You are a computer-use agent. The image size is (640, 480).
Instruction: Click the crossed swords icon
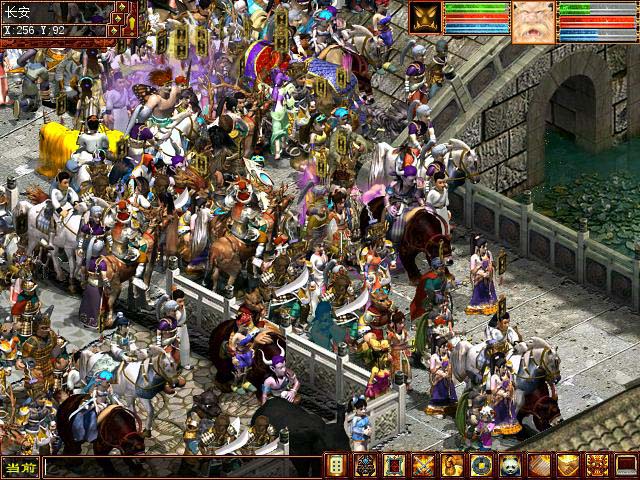pos(424,465)
